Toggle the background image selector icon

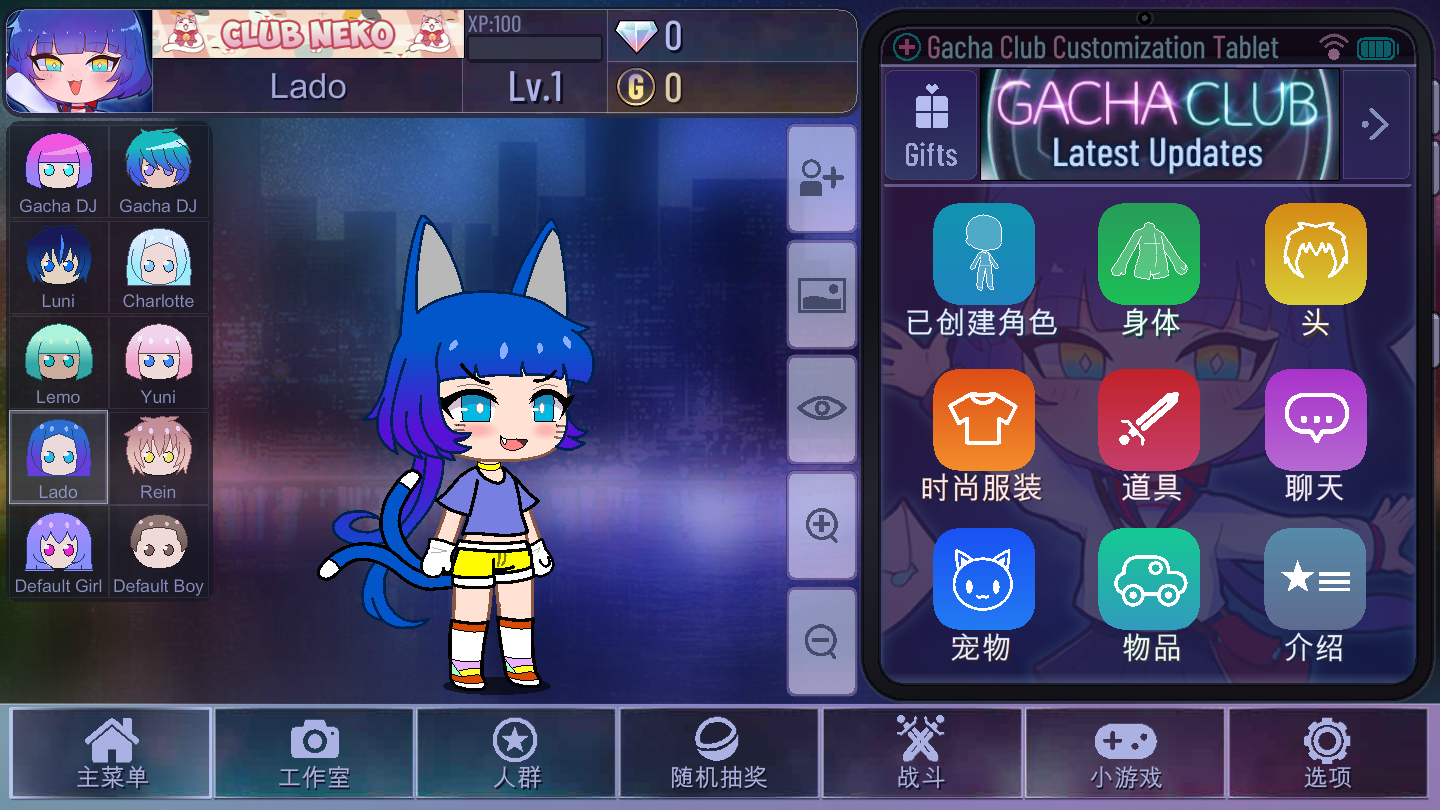(821, 294)
